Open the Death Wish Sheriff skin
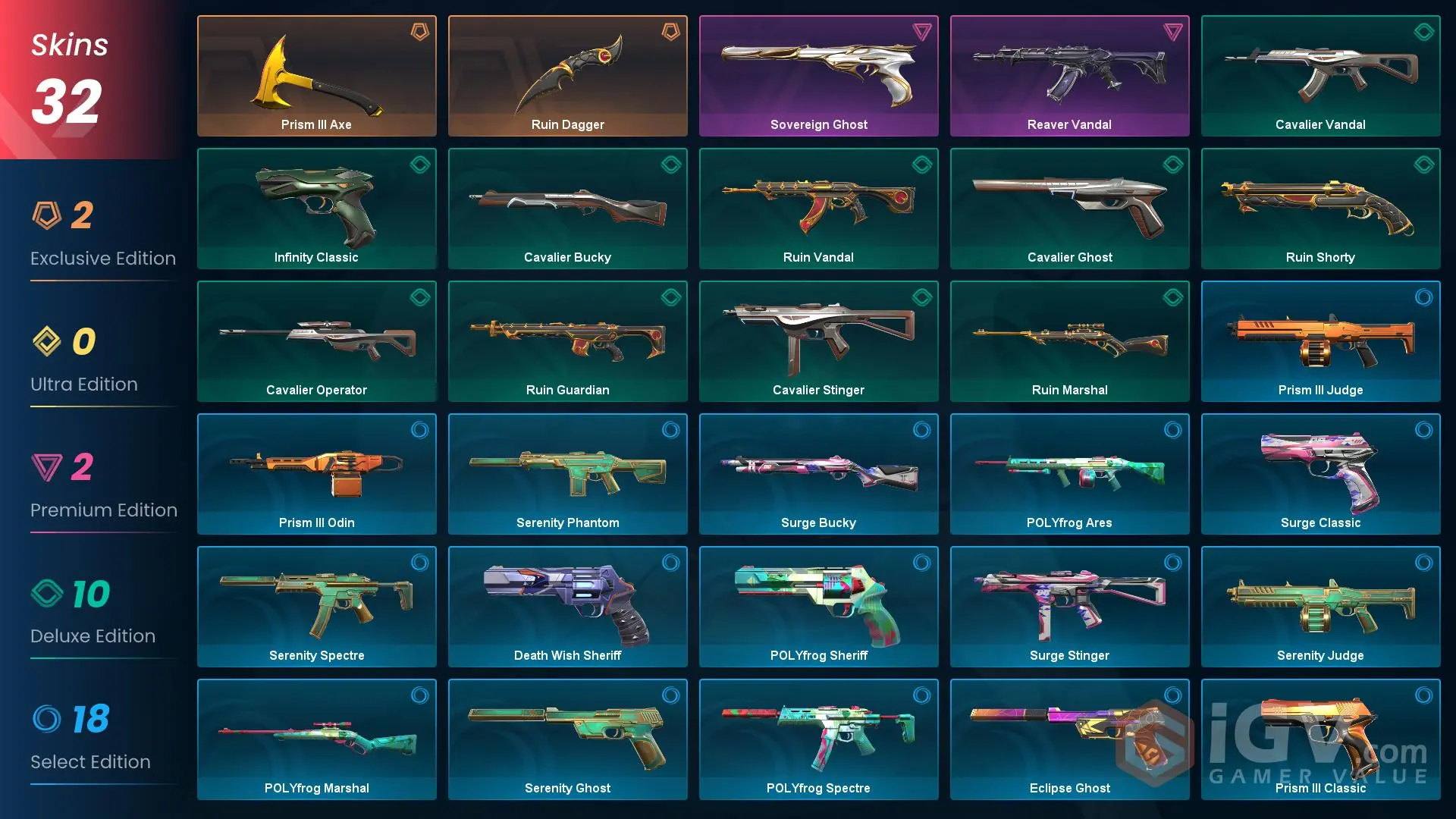Screen dimensions: 1456x819 [567, 605]
